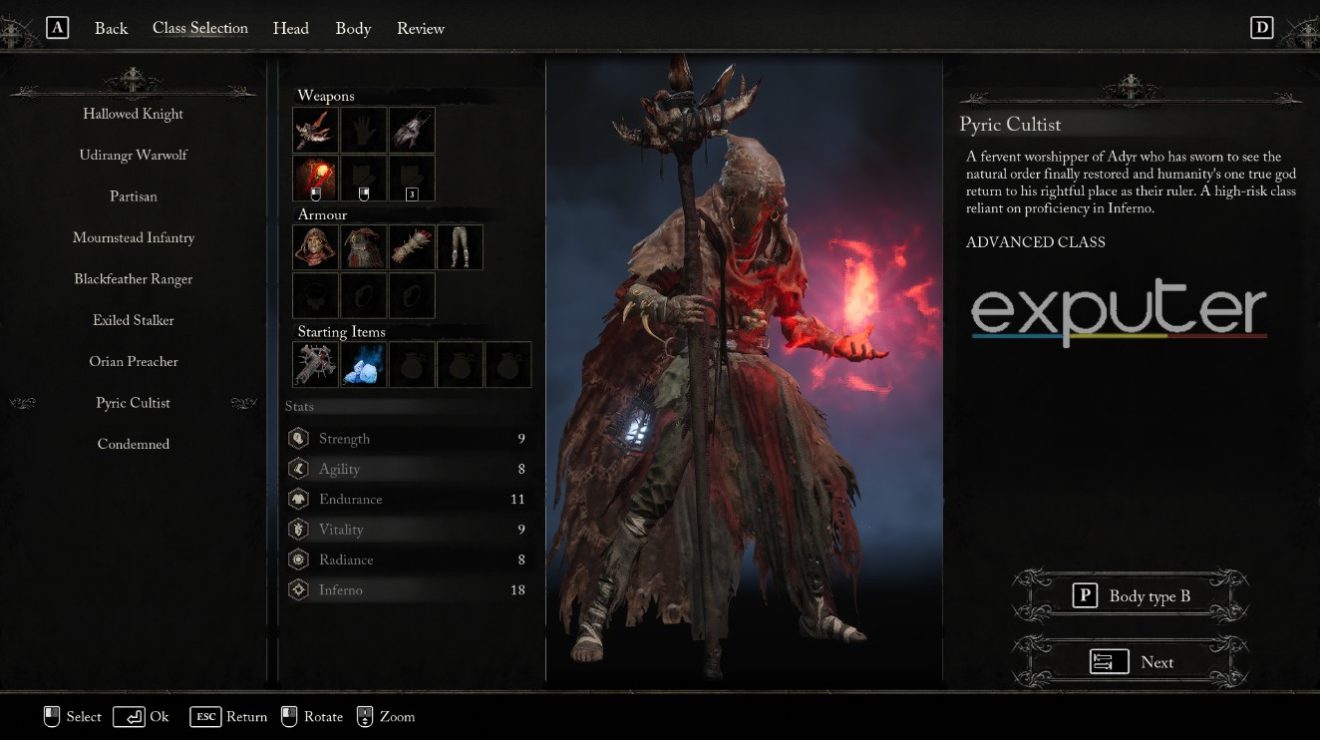
Task: Inspect the blue ember starting item
Action: pos(364,364)
